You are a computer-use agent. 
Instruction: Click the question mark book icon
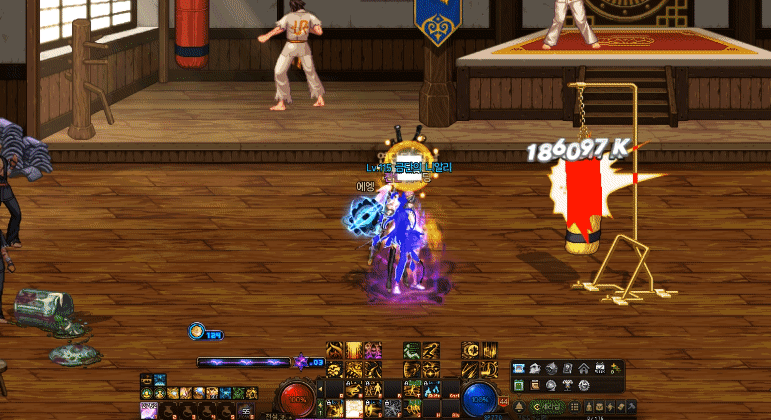(568, 368)
